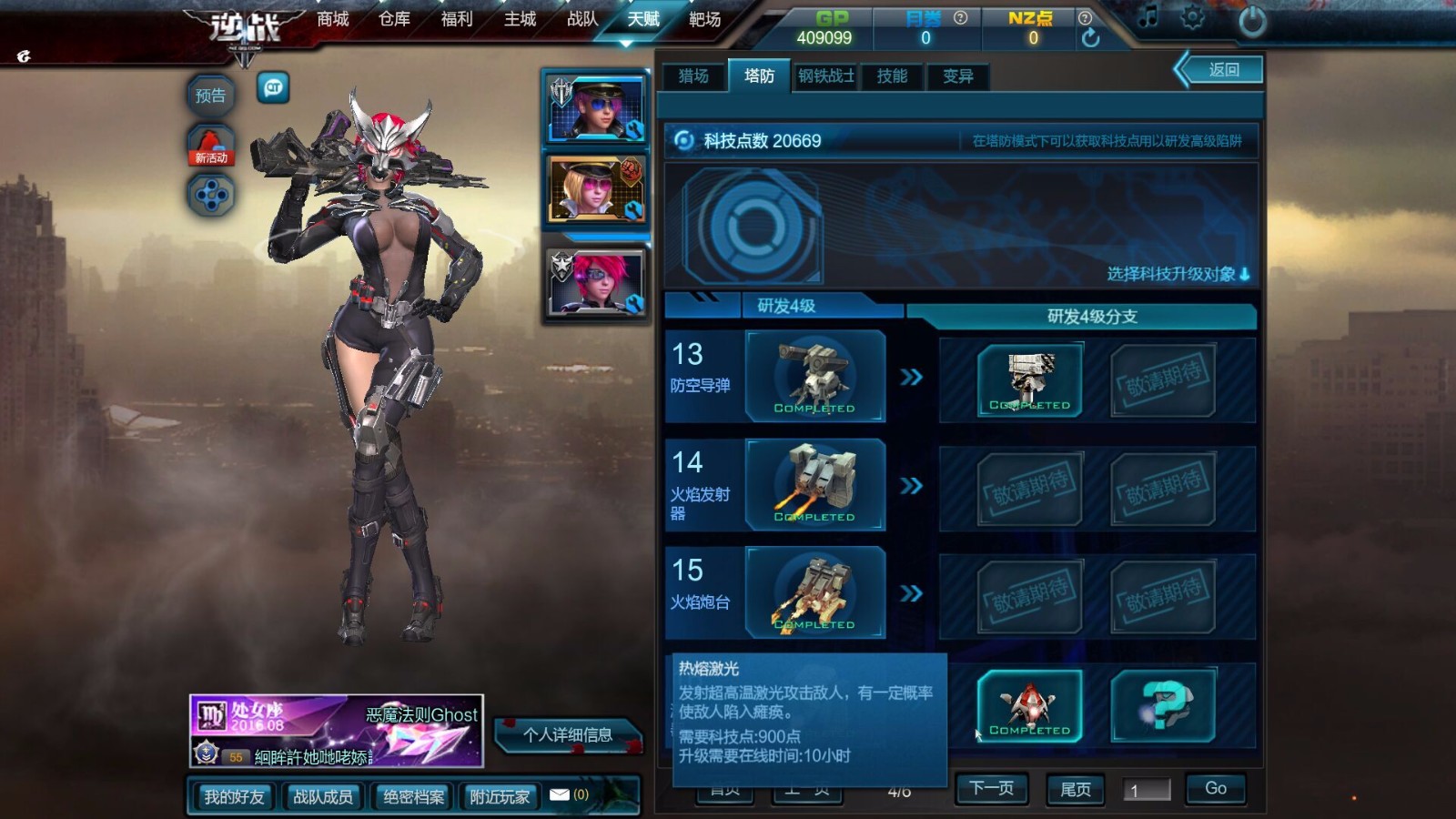Open the gear settings icon
The image size is (1456, 819).
tap(1192, 18)
